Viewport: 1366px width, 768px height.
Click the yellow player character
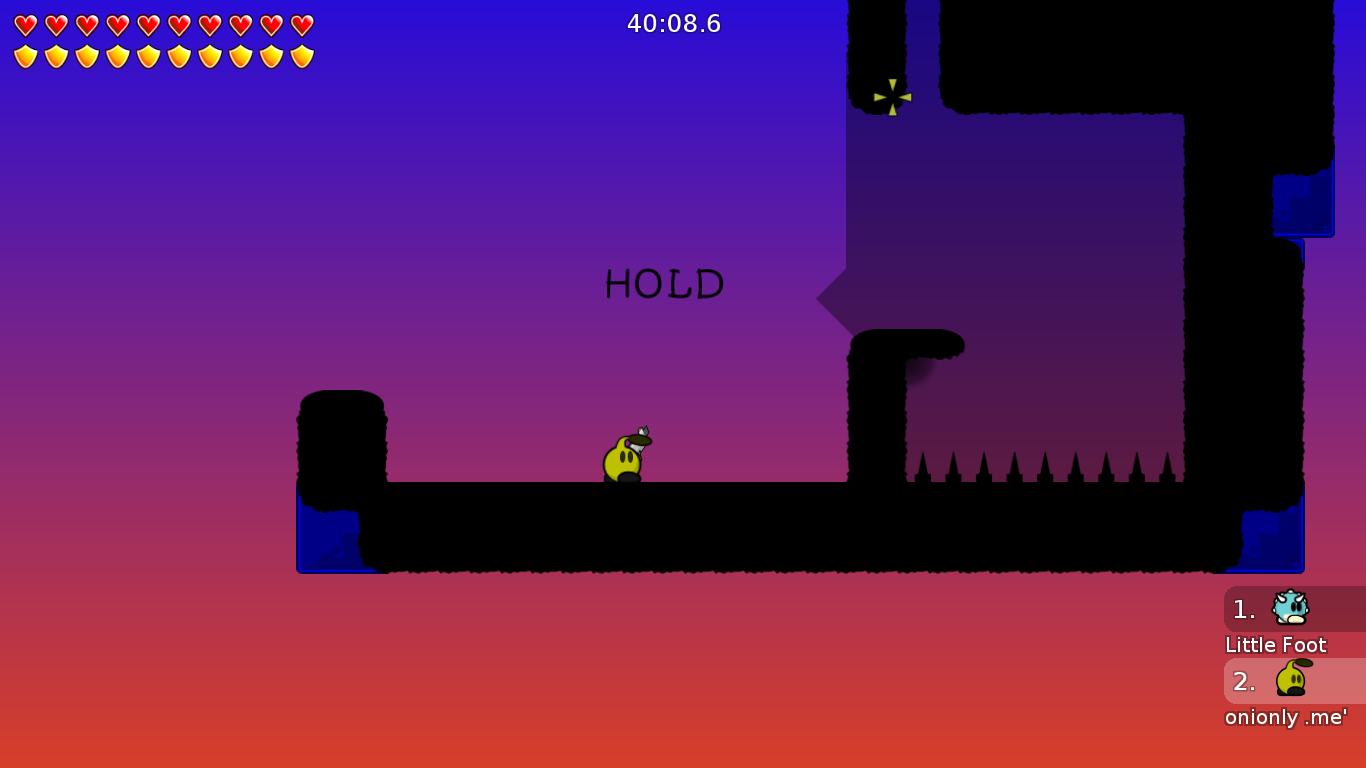pyautogui.click(x=621, y=460)
